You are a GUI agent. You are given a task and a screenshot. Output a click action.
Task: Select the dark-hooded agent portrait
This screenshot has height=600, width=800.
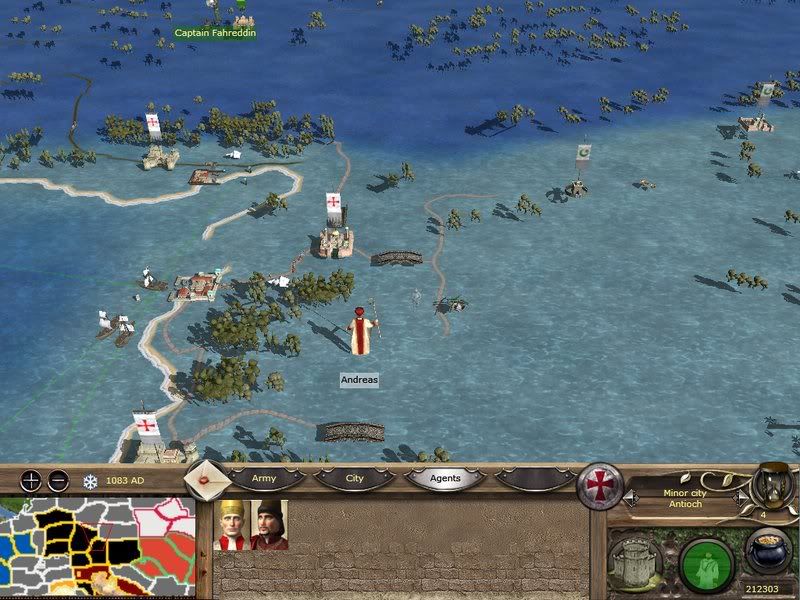click(x=269, y=525)
